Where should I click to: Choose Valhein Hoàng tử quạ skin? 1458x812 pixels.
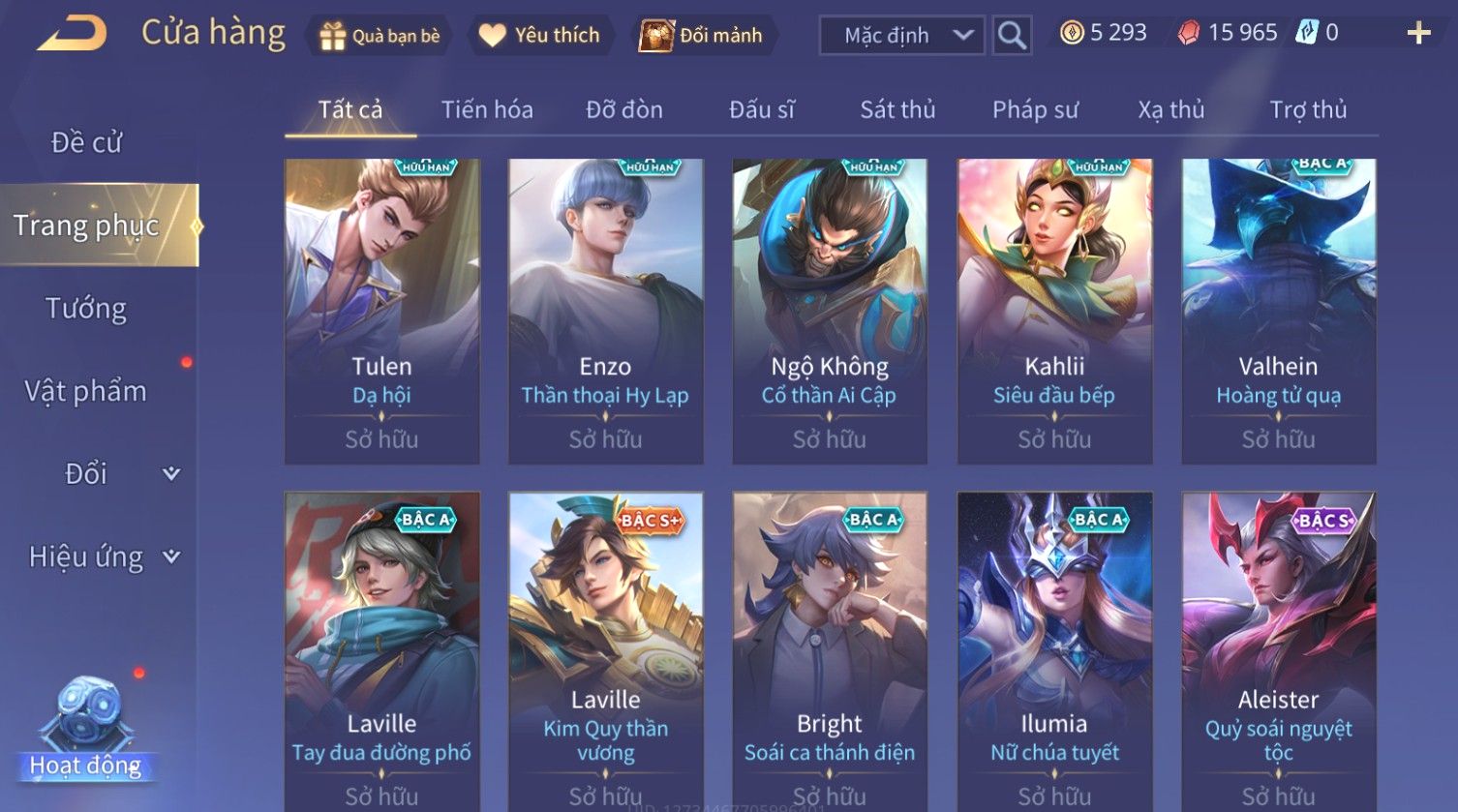[1278, 310]
